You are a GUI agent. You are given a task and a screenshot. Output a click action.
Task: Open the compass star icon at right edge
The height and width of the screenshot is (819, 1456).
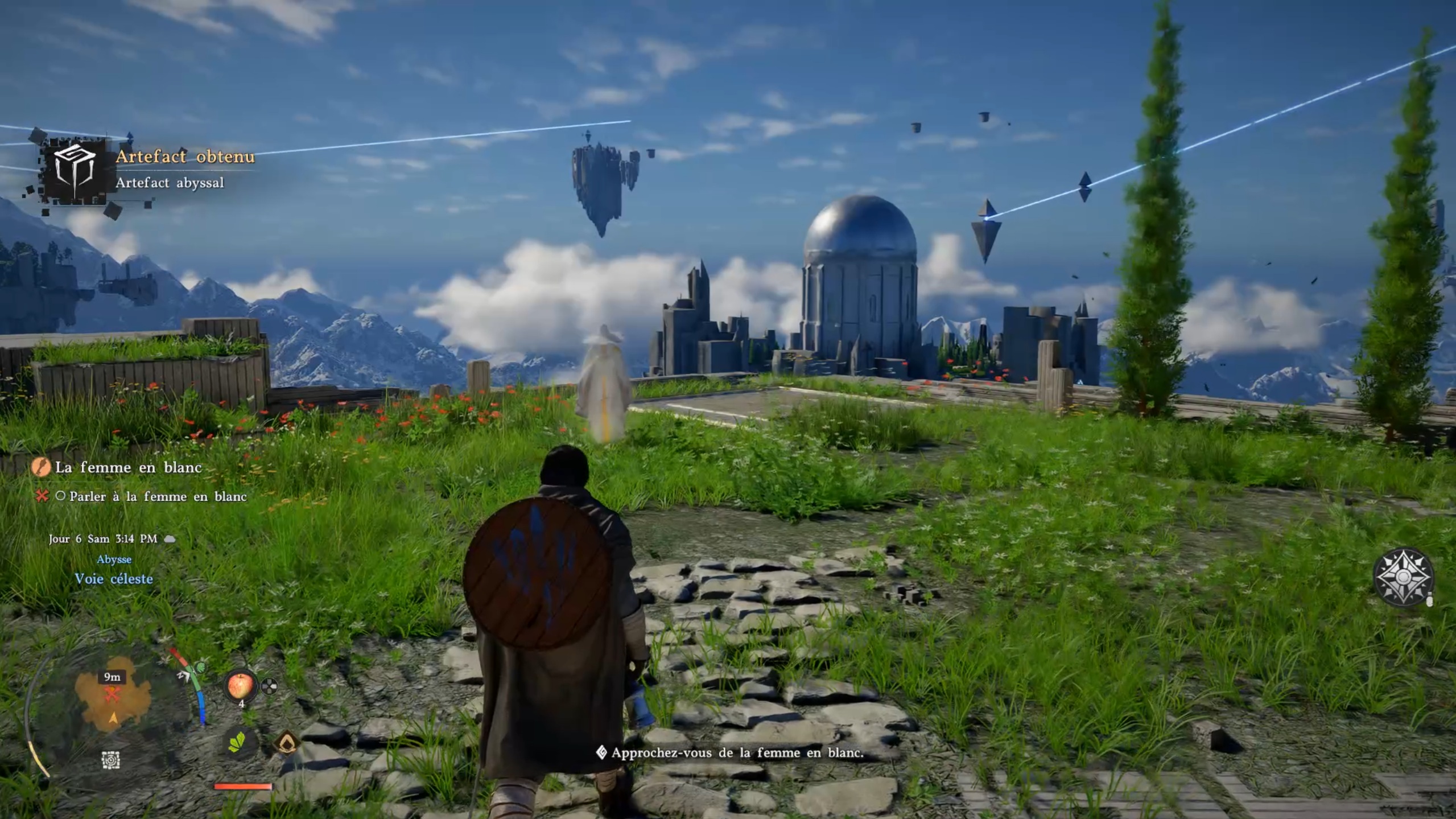click(1403, 577)
